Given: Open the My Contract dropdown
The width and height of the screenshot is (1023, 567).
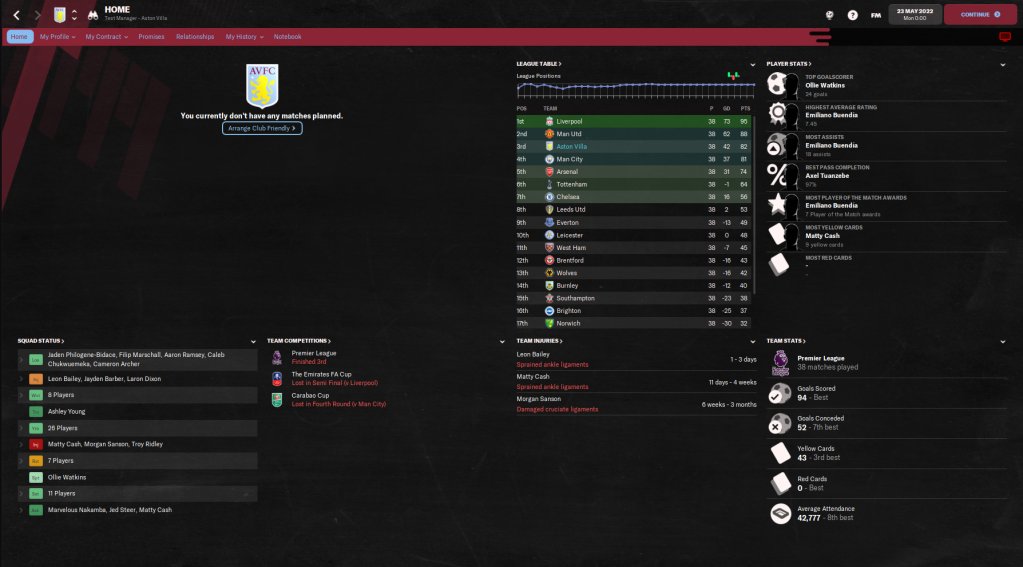Looking at the screenshot, I should pos(106,37).
